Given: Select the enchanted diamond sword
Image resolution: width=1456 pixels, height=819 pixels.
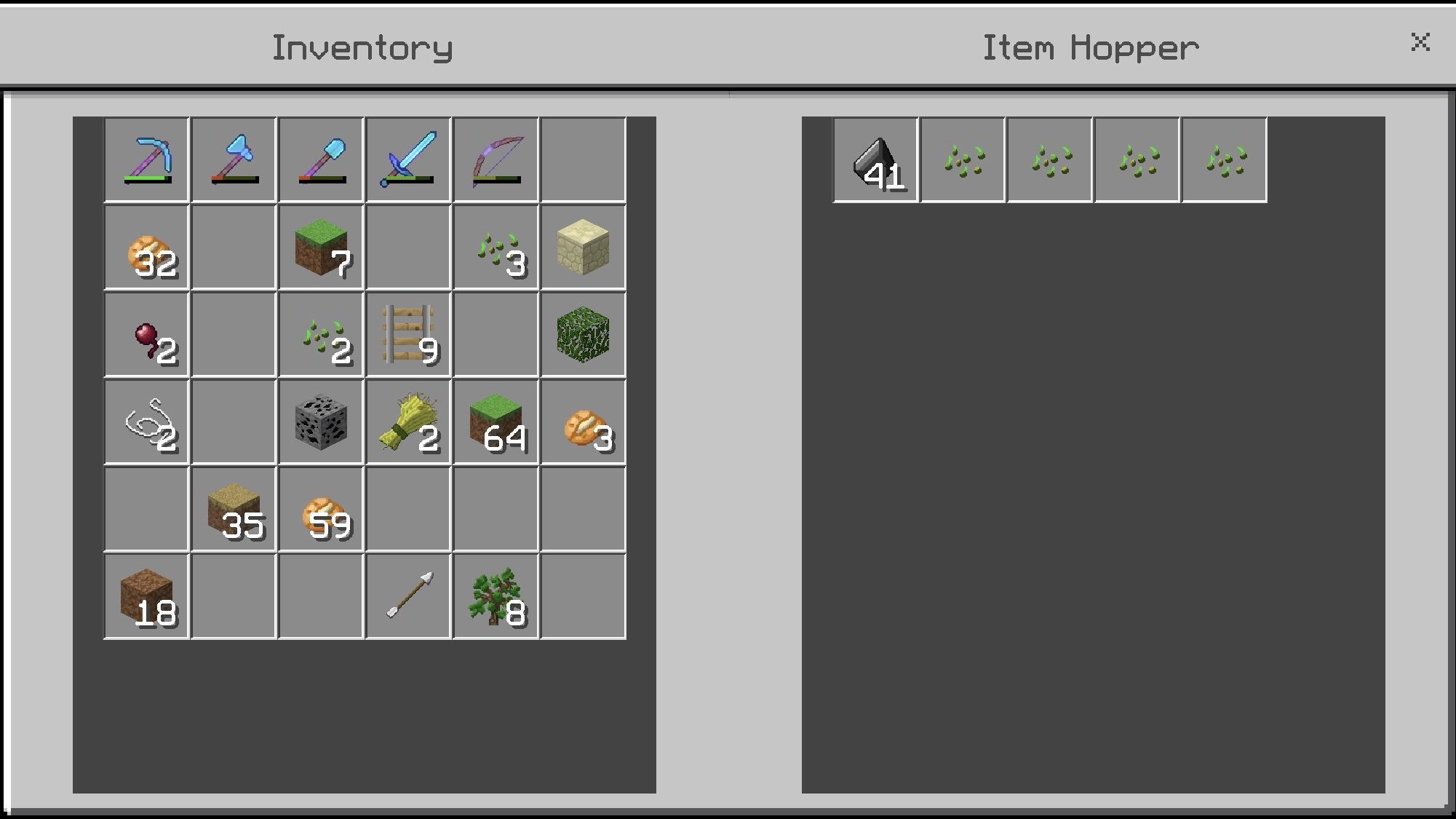Looking at the screenshot, I should click(x=408, y=159).
